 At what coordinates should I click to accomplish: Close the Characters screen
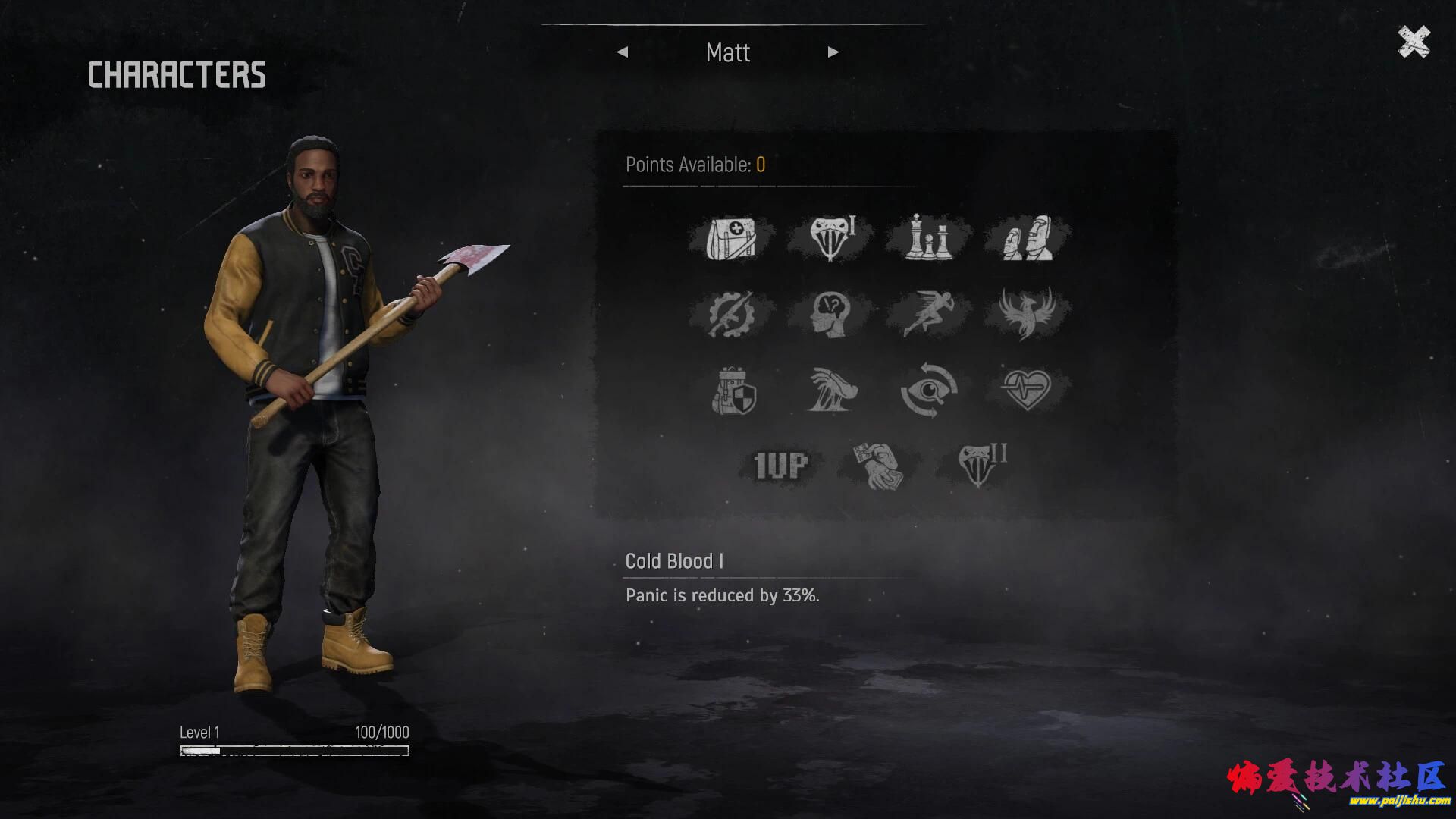pos(1414,42)
